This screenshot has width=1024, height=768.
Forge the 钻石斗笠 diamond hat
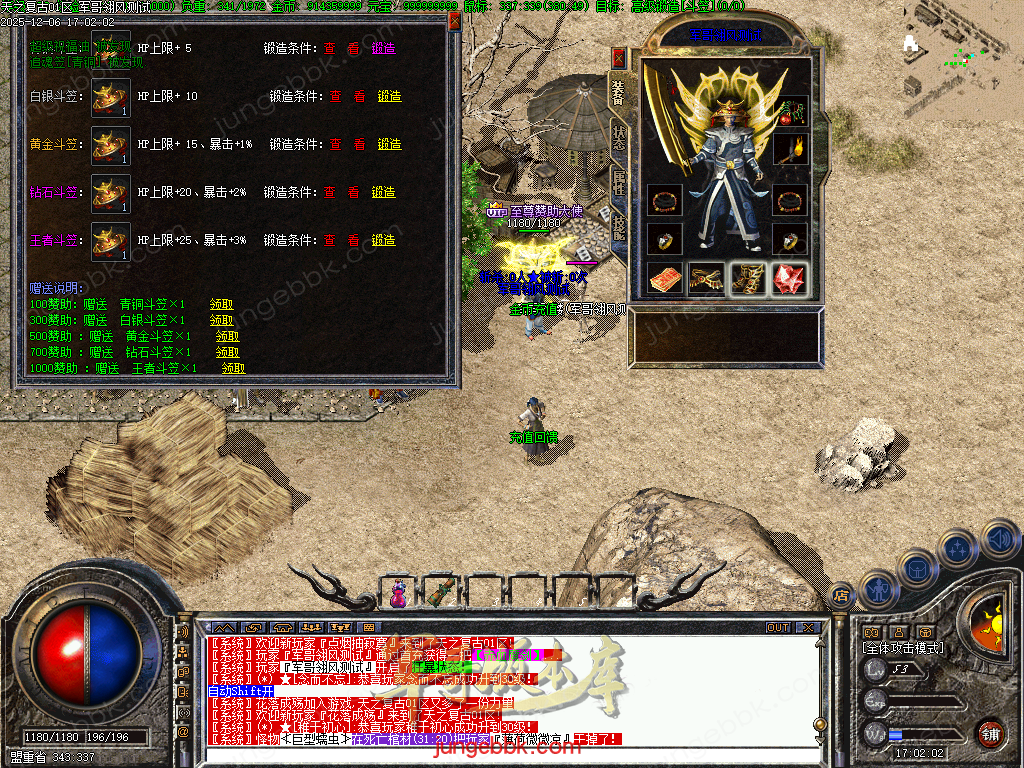click(x=383, y=192)
